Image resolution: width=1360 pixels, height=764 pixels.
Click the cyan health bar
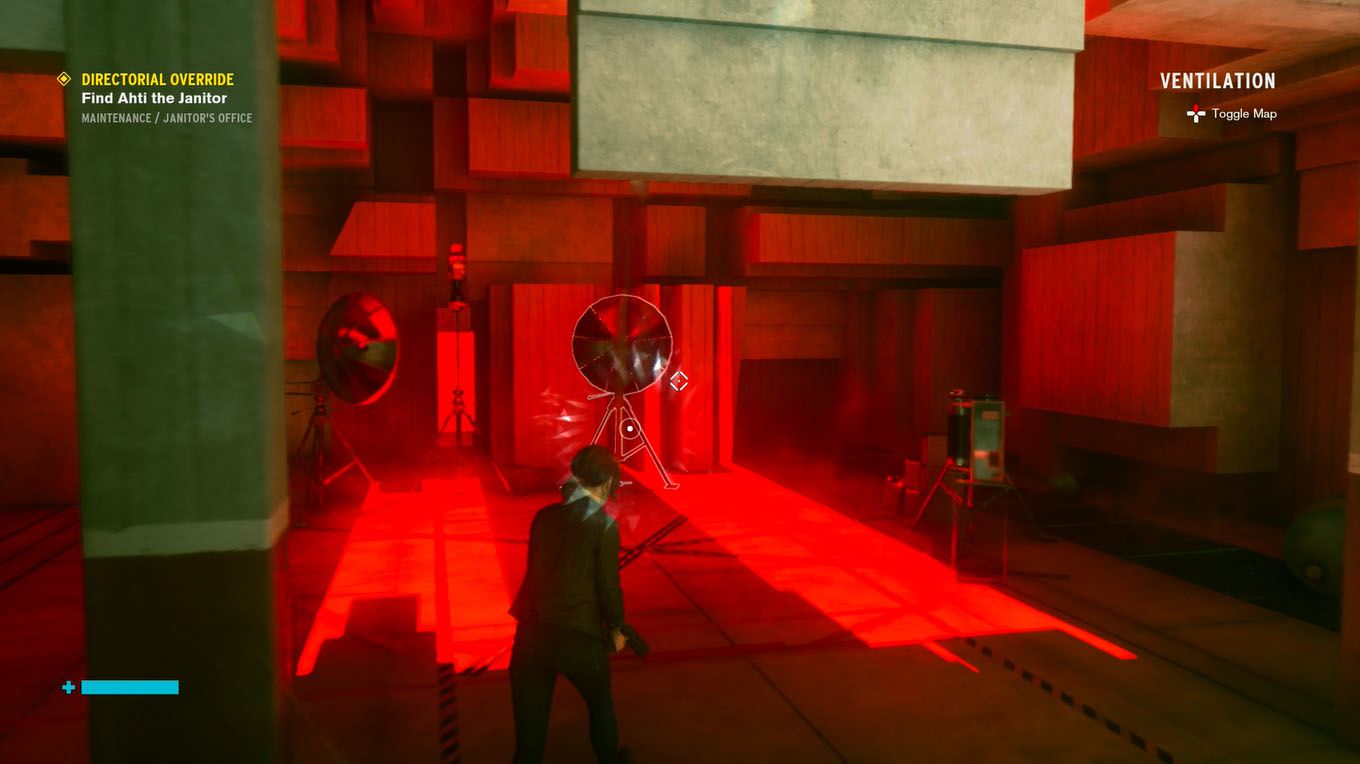coord(130,687)
